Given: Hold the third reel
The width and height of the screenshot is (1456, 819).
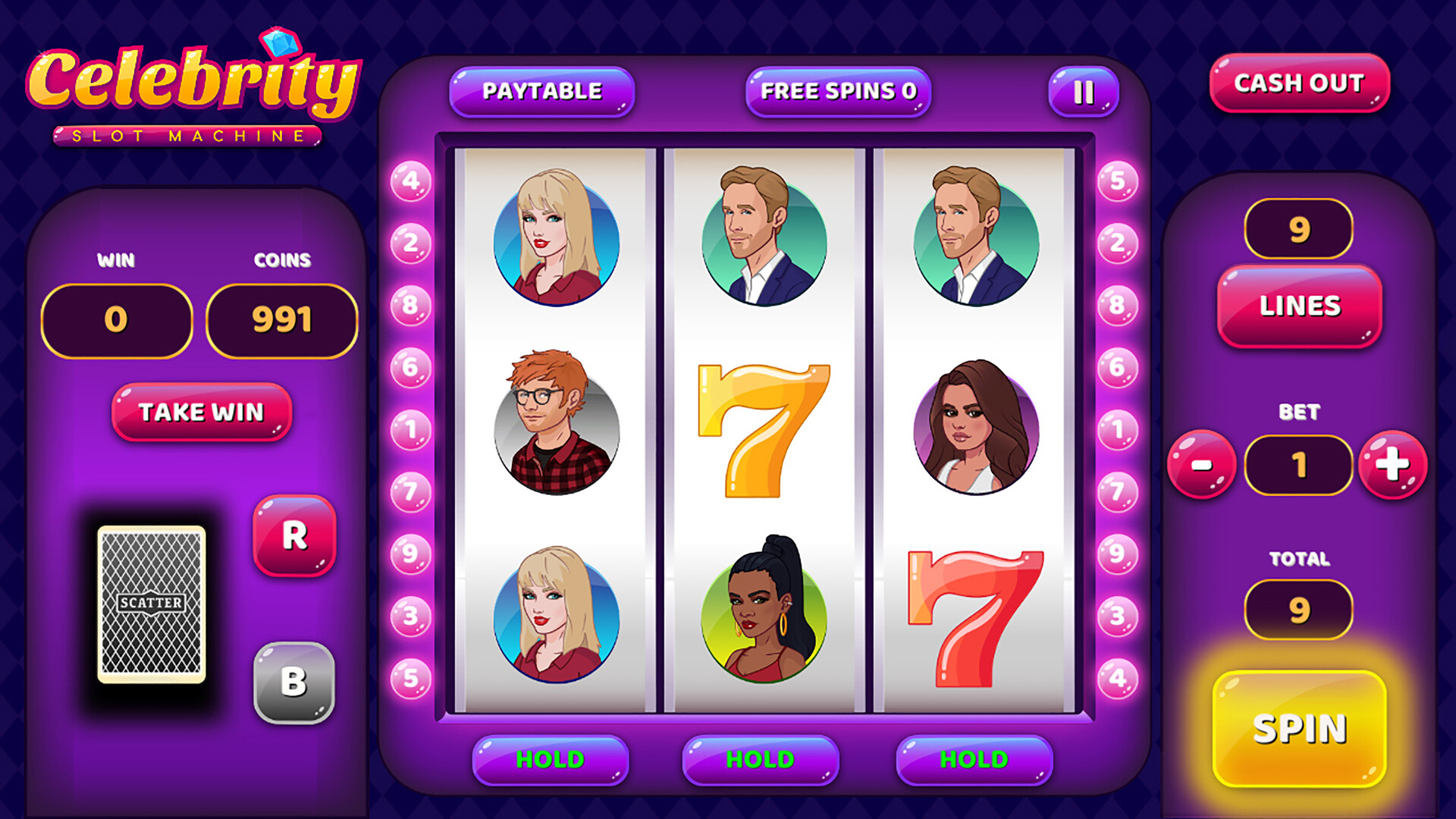Looking at the screenshot, I should click(974, 758).
